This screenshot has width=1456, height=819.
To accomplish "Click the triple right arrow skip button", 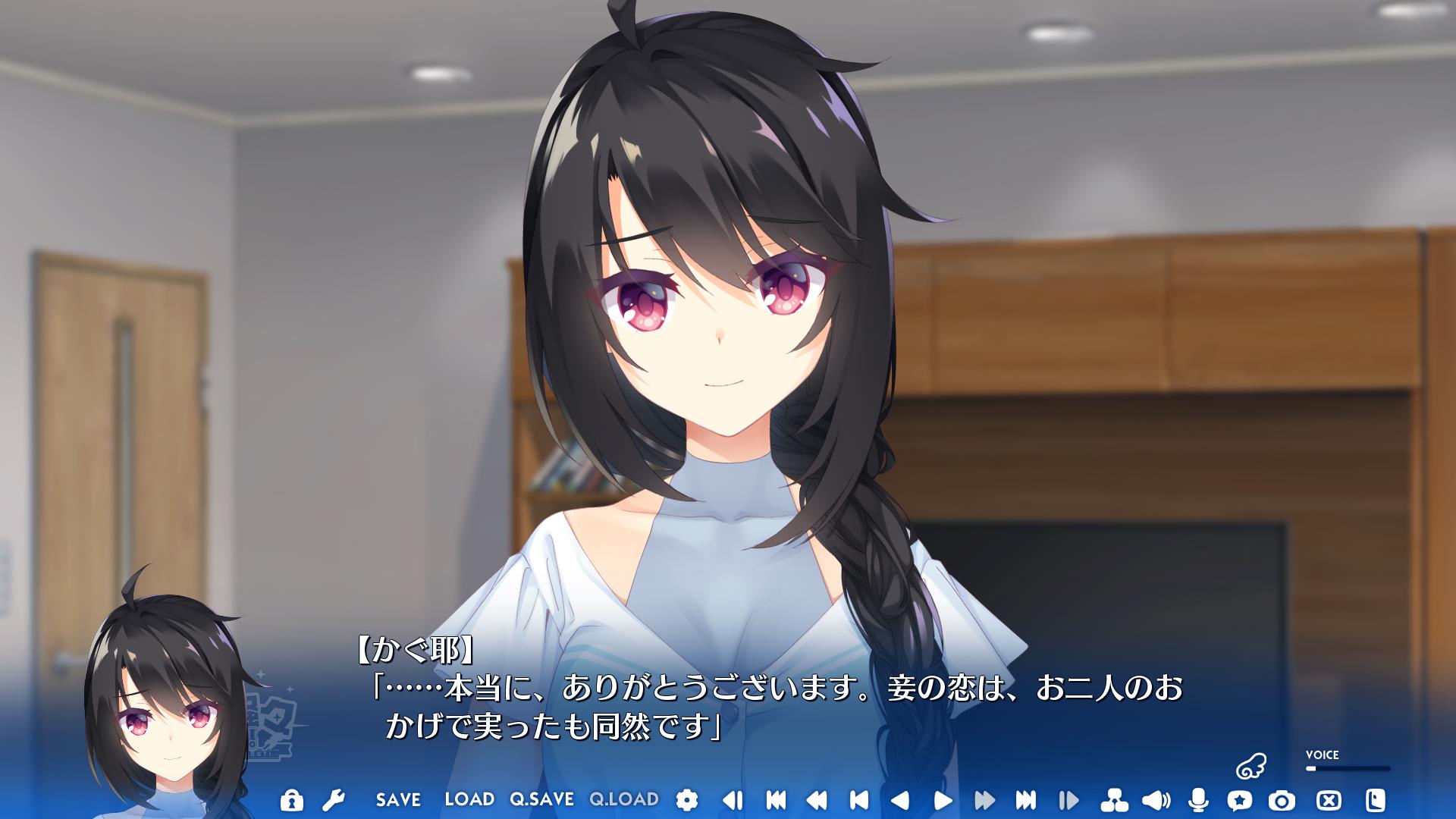I will 1025,800.
